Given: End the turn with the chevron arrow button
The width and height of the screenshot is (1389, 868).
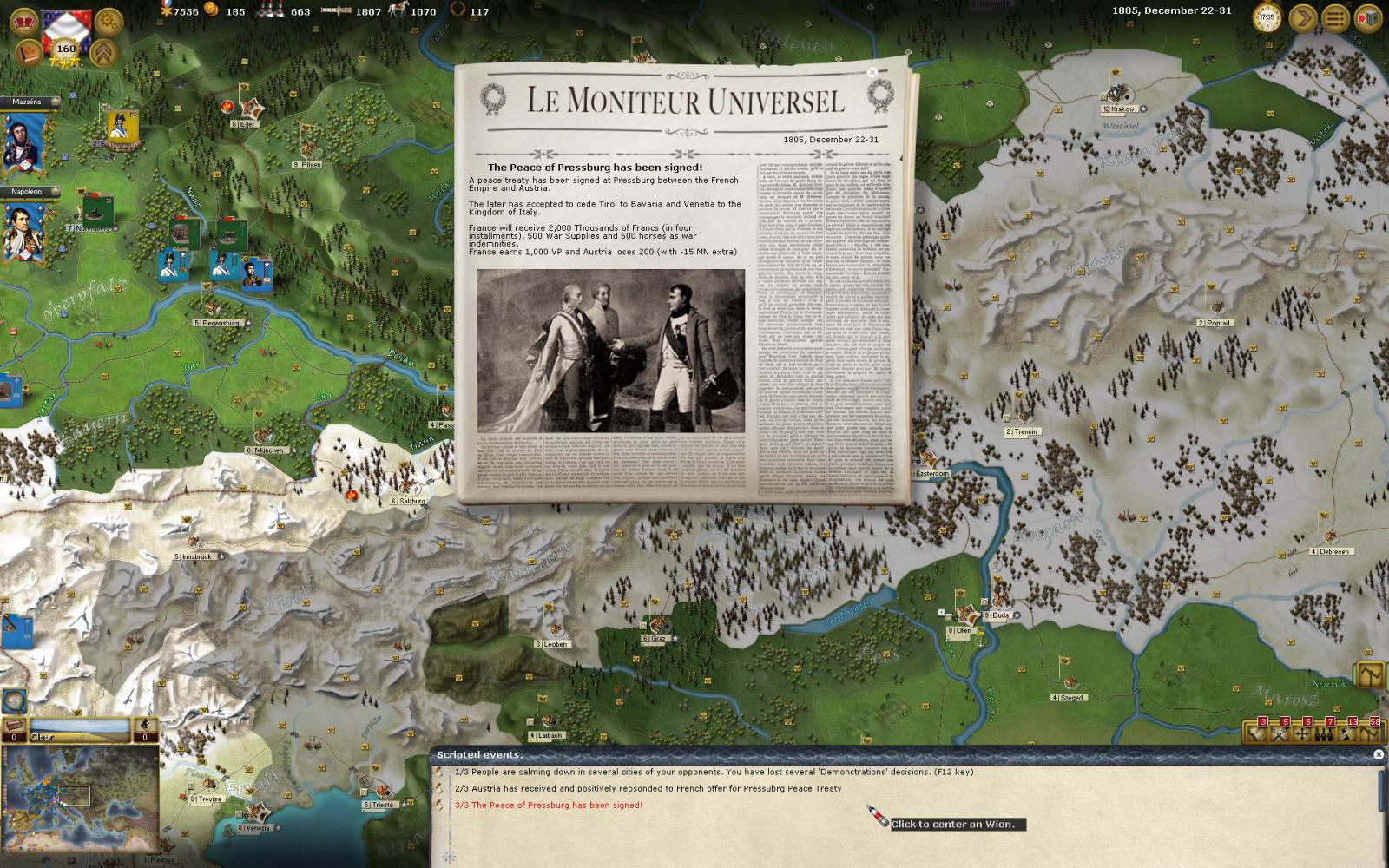Looking at the screenshot, I should tap(1302, 18).
